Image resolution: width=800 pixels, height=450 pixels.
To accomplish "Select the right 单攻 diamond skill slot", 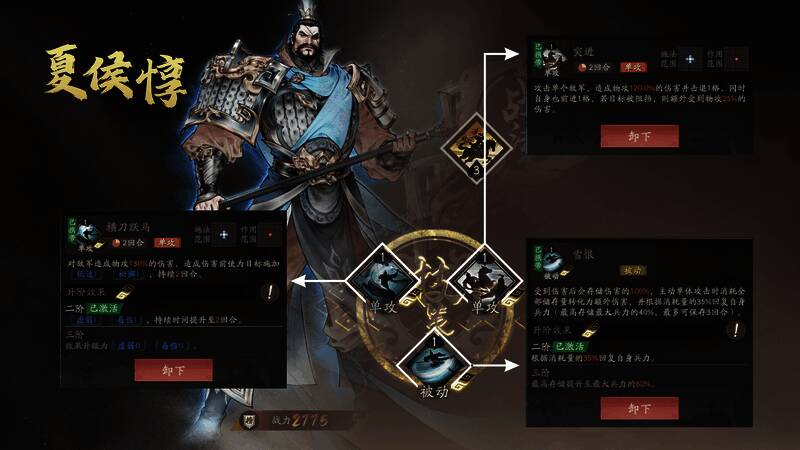I will pyautogui.click(x=477, y=279).
